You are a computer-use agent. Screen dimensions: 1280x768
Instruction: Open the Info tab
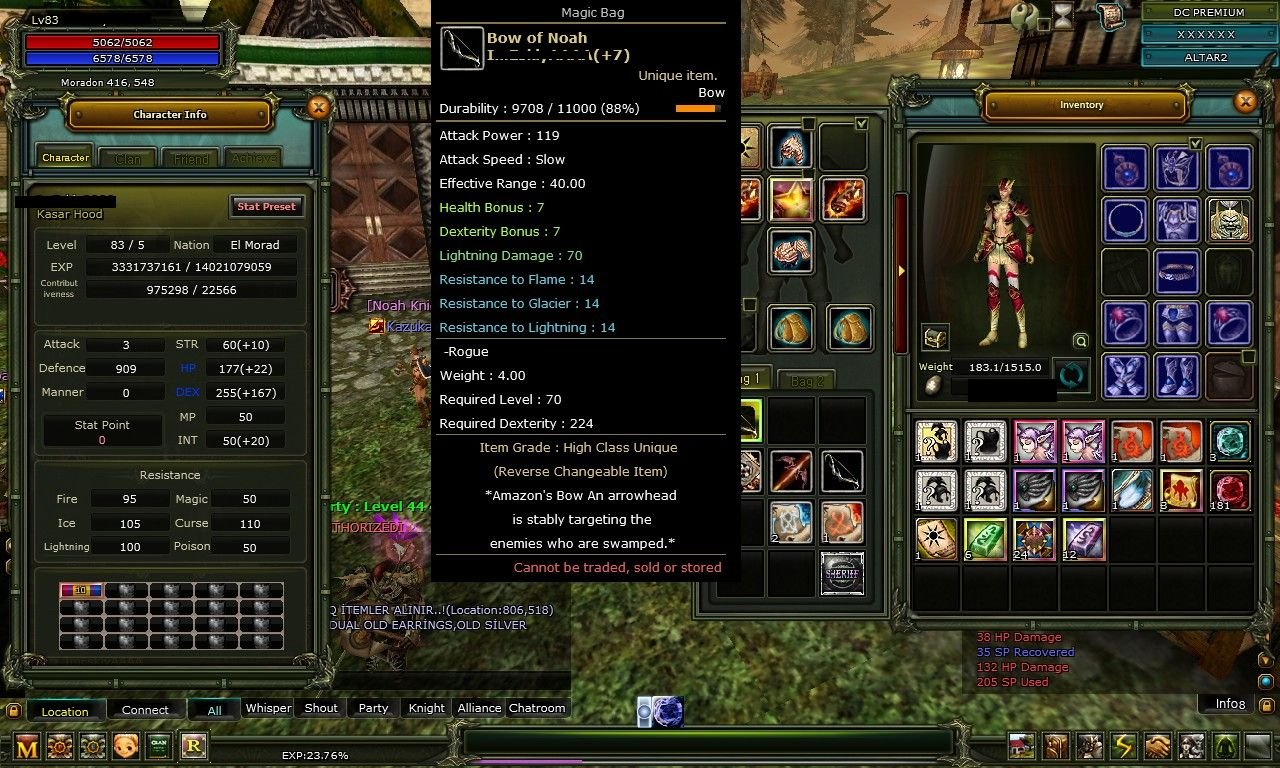pyautogui.click(x=1229, y=704)
